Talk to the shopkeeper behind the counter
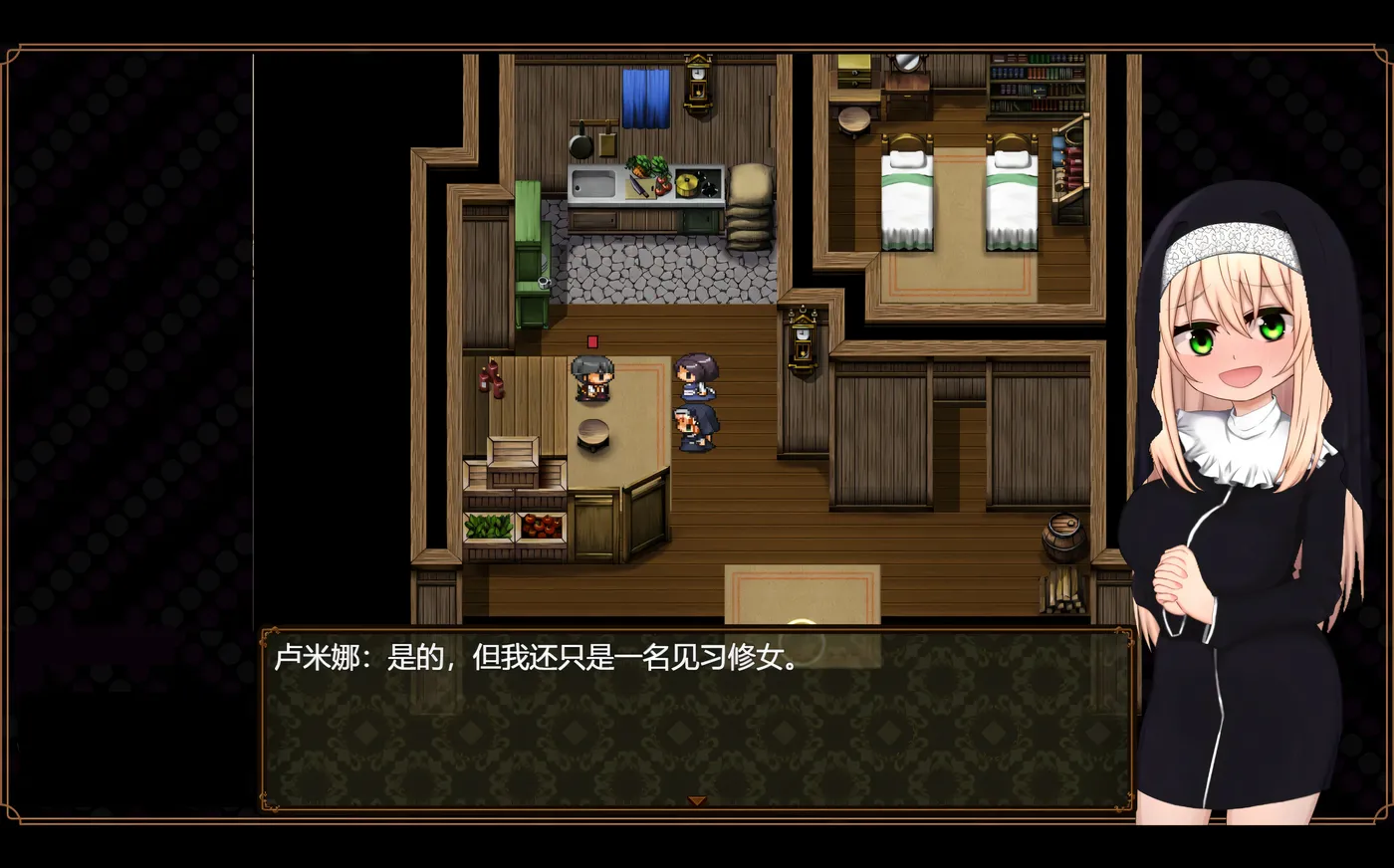This screenshot has height=868, width=1394. point(591,380)
